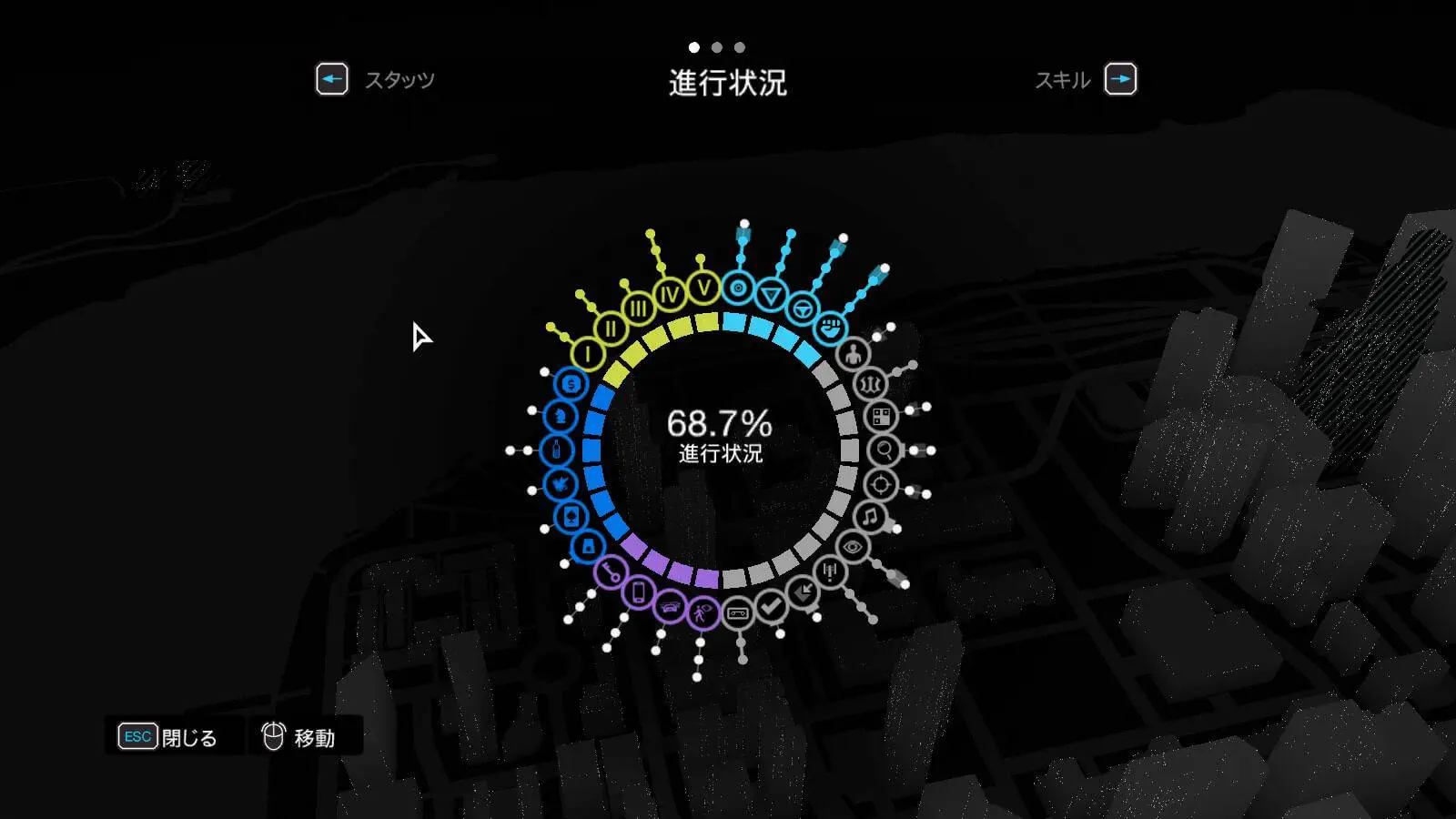Switch to the スタッツ page

(332, 80)
